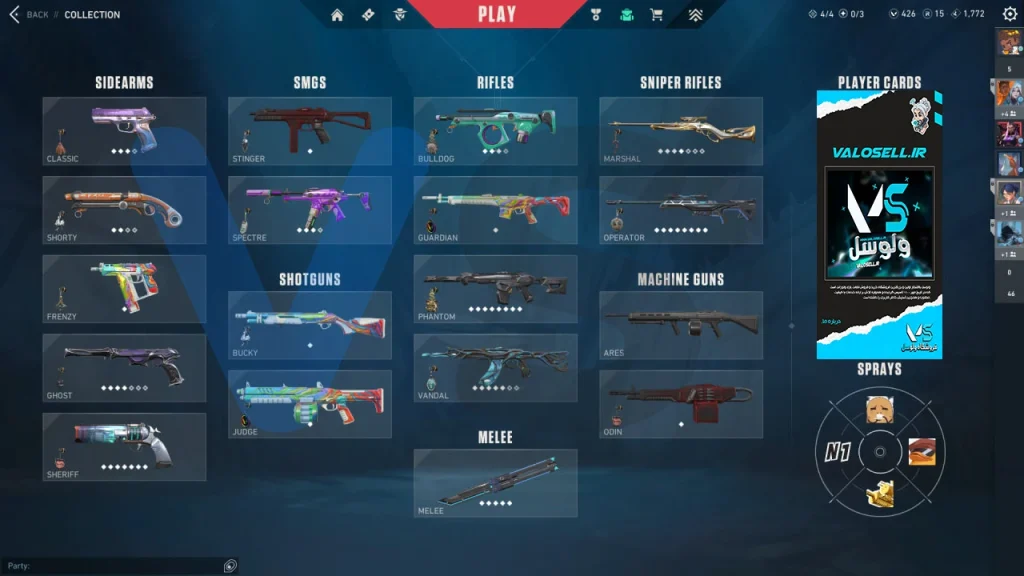Select the Phantom rifle slot
1024x576 pixels.
[495, 289]
